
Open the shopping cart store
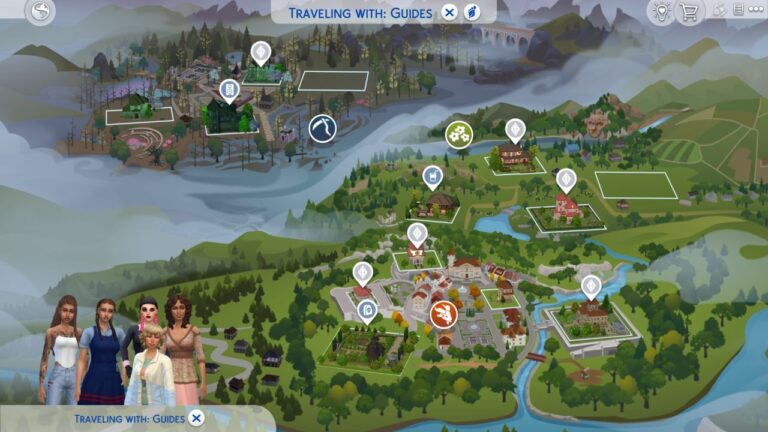[x=688, y=12]
